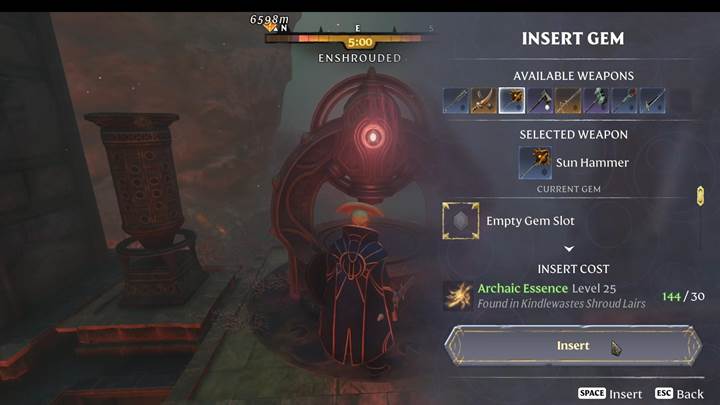Click the Sun Hammer icon under Selected Weapon

pyautogui.click(x=535, y=163)
